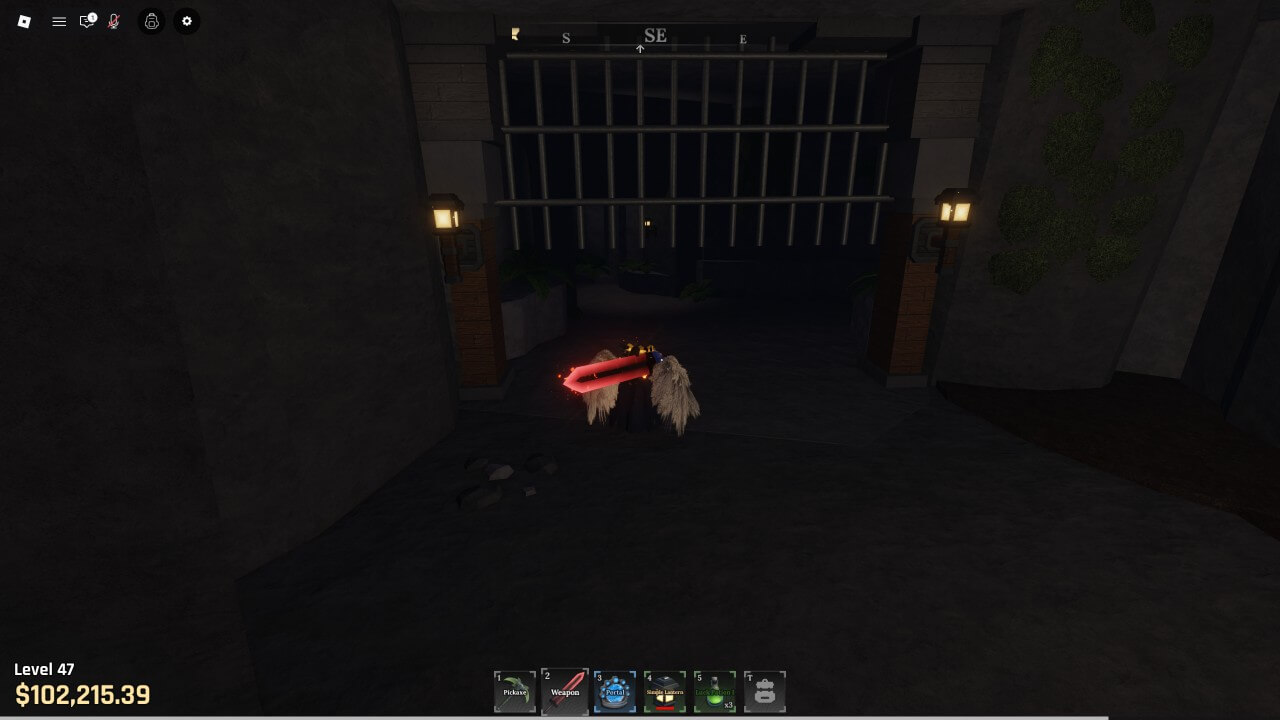Show the hamburger list menu
The width and height of the screenshot is (1280, 720).
point(59,21)
